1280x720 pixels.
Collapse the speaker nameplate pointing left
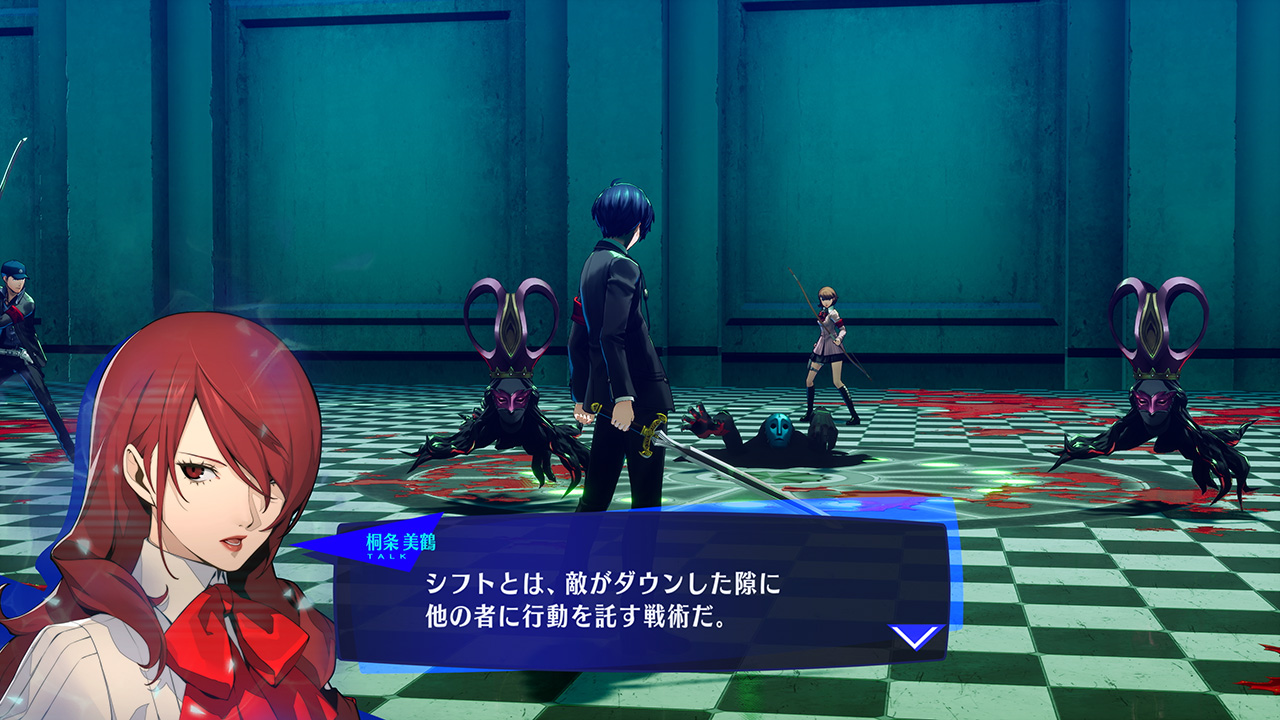click(400, 543)
